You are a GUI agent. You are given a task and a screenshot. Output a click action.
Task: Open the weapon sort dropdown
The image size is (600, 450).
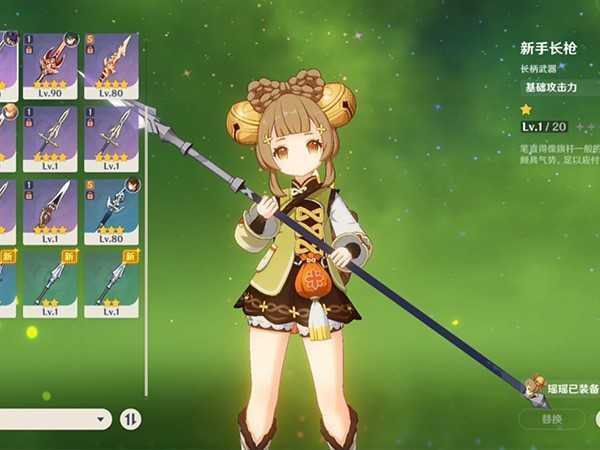coord(55,419)
